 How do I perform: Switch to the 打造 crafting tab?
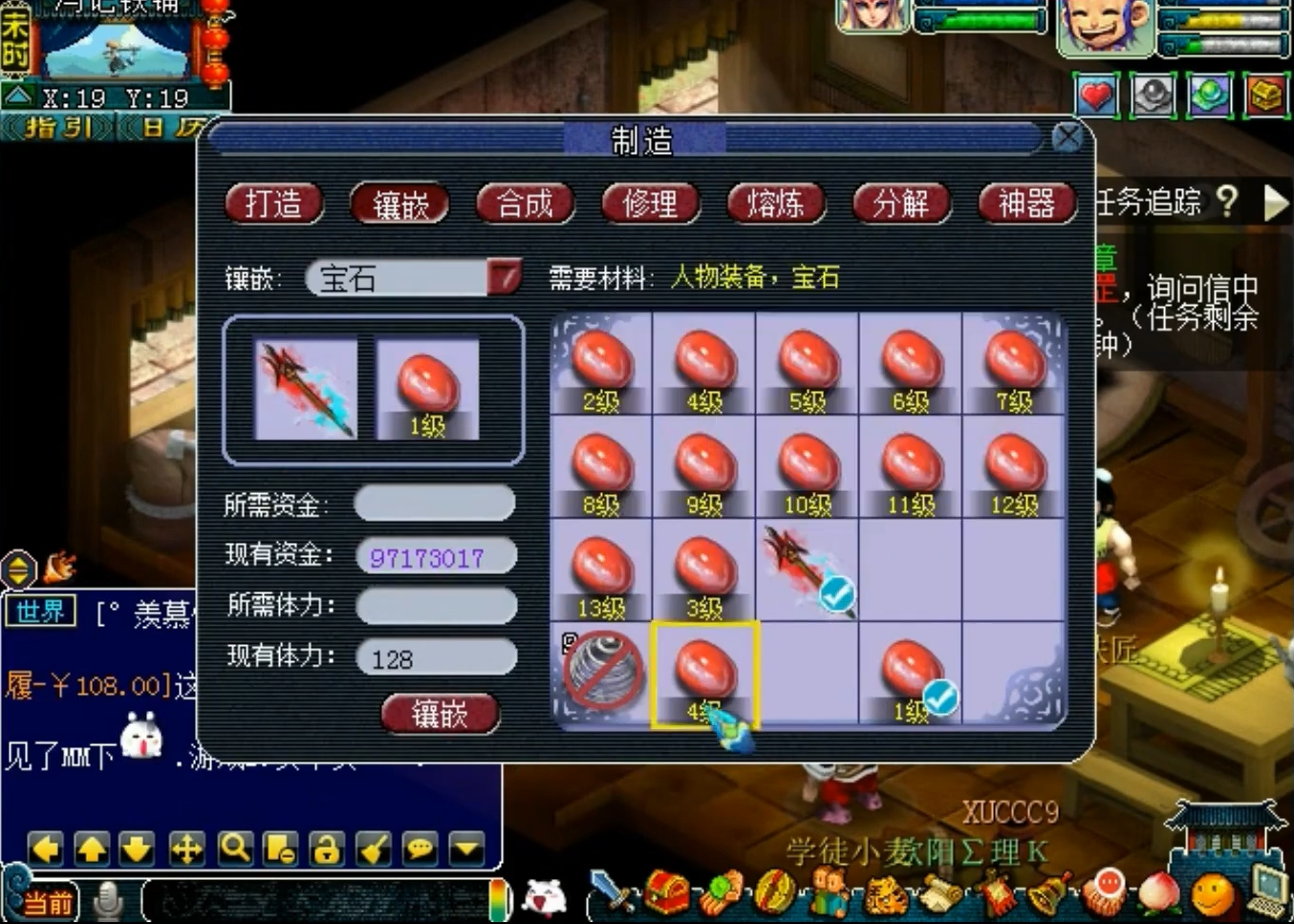(x=274, y=204)
